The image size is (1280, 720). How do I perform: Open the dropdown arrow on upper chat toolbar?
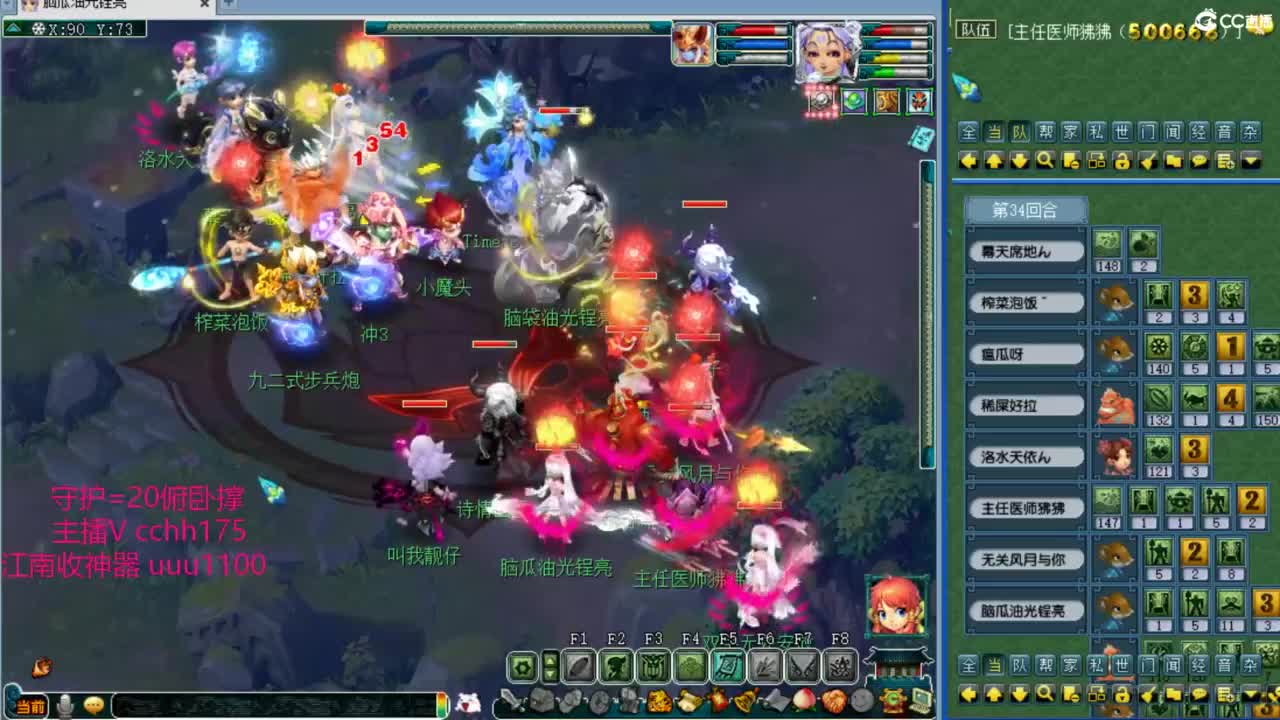pyautogui.click(x=1249, y=159)
